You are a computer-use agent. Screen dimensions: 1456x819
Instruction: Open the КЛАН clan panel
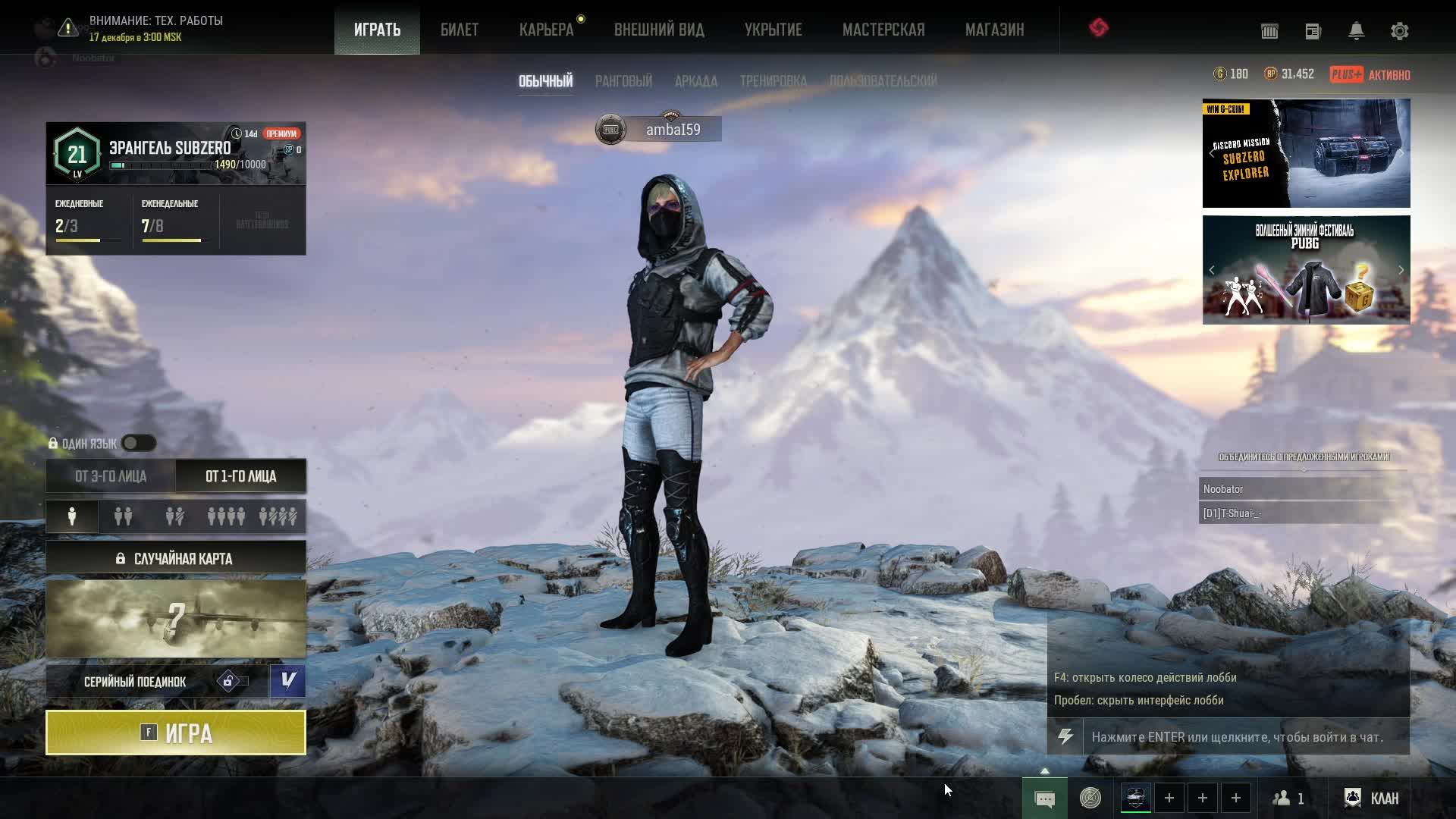tap(1372, 798)
